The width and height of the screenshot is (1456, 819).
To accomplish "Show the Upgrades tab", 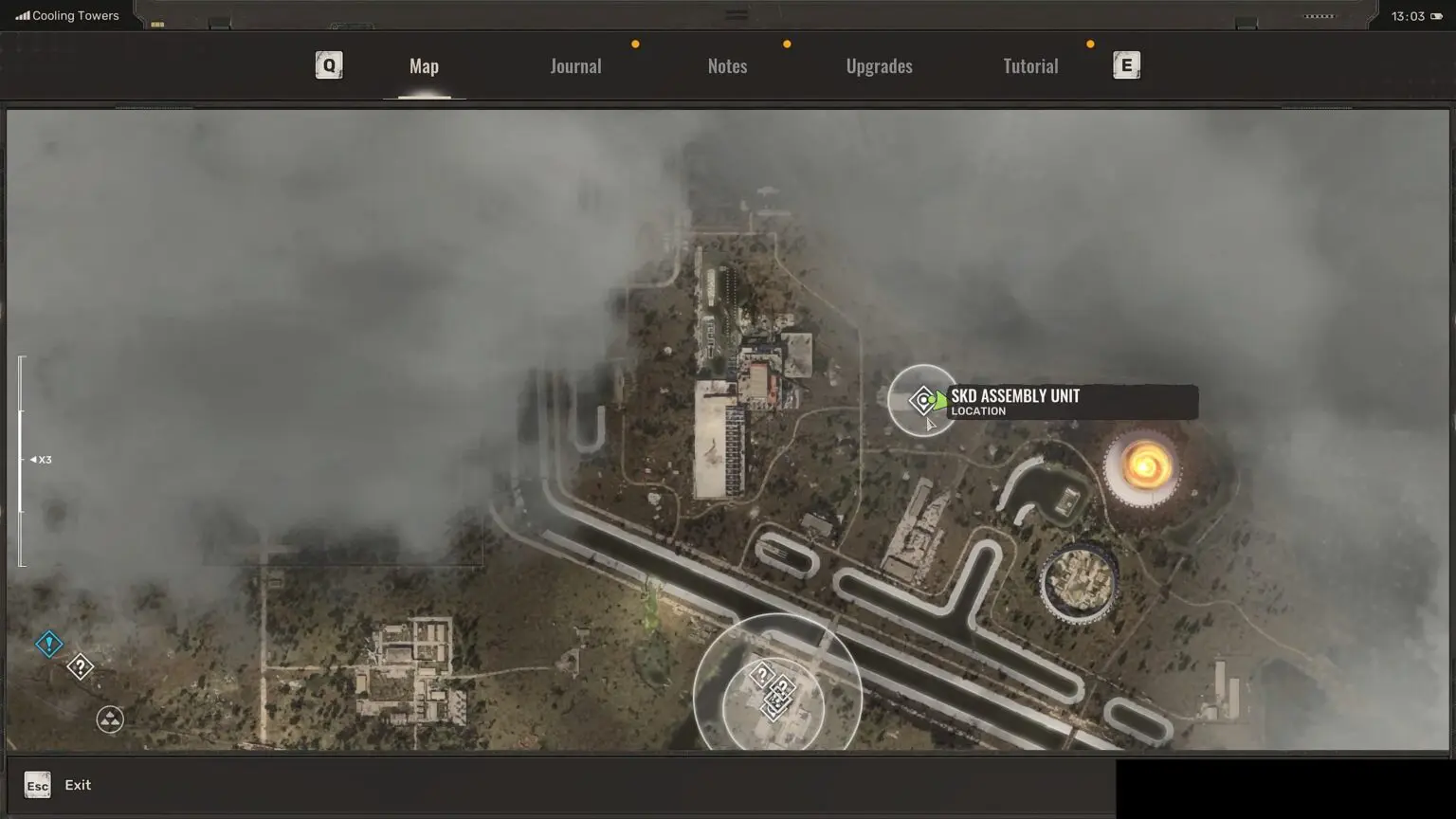I will [879, 66].
